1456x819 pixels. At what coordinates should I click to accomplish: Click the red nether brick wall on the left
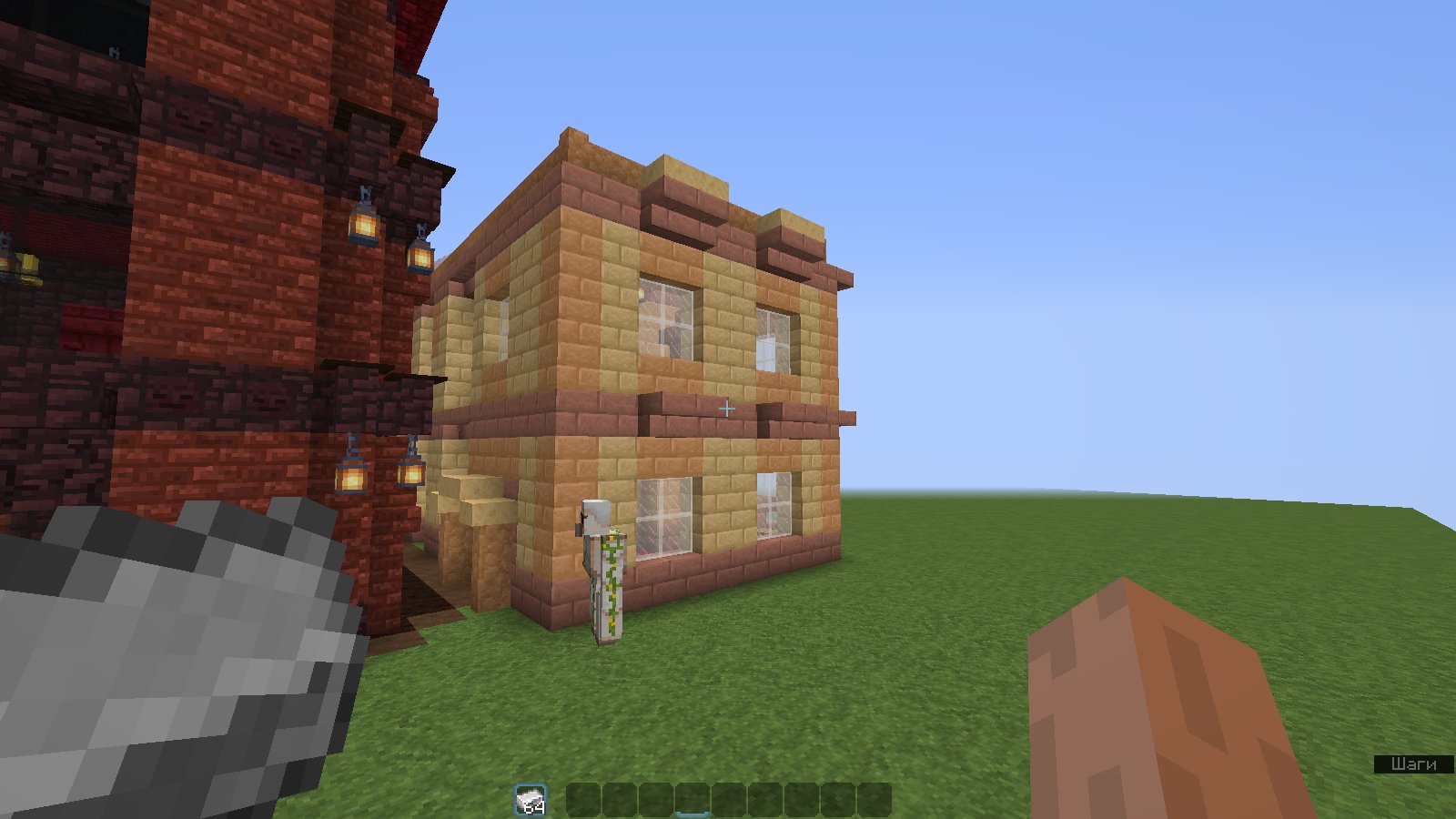182,273
